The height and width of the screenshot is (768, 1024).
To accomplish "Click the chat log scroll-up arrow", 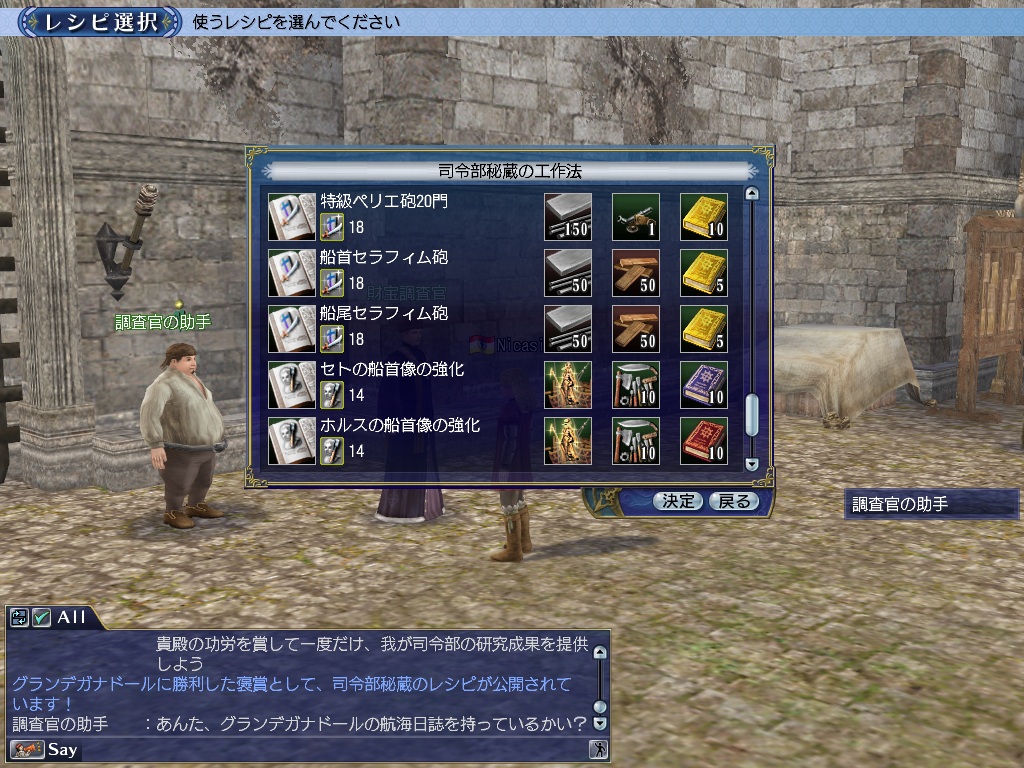I will 600,653.
